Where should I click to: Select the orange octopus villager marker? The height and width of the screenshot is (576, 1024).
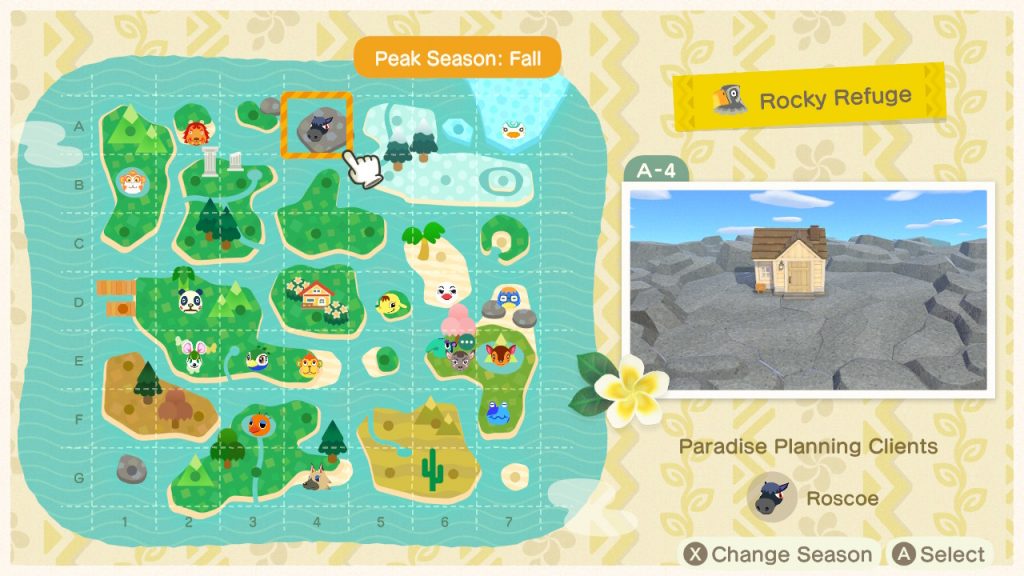[x=258, y=424]
